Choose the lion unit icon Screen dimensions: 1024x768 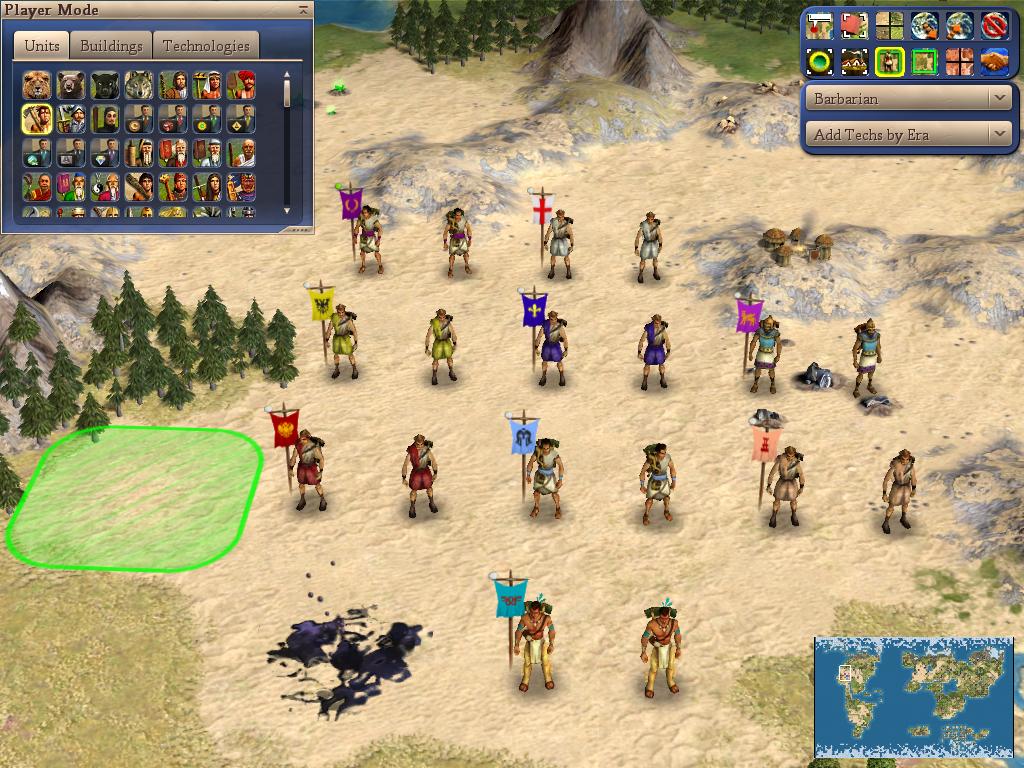point(38,85)
